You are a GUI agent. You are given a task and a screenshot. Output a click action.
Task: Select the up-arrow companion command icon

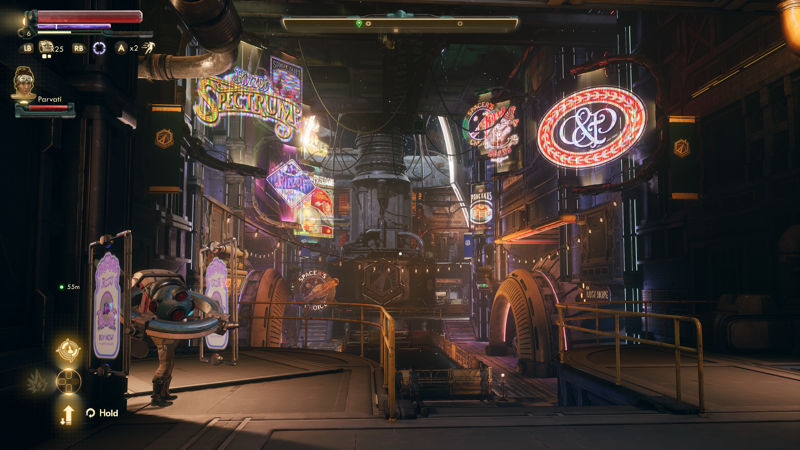tap(68, 412)
